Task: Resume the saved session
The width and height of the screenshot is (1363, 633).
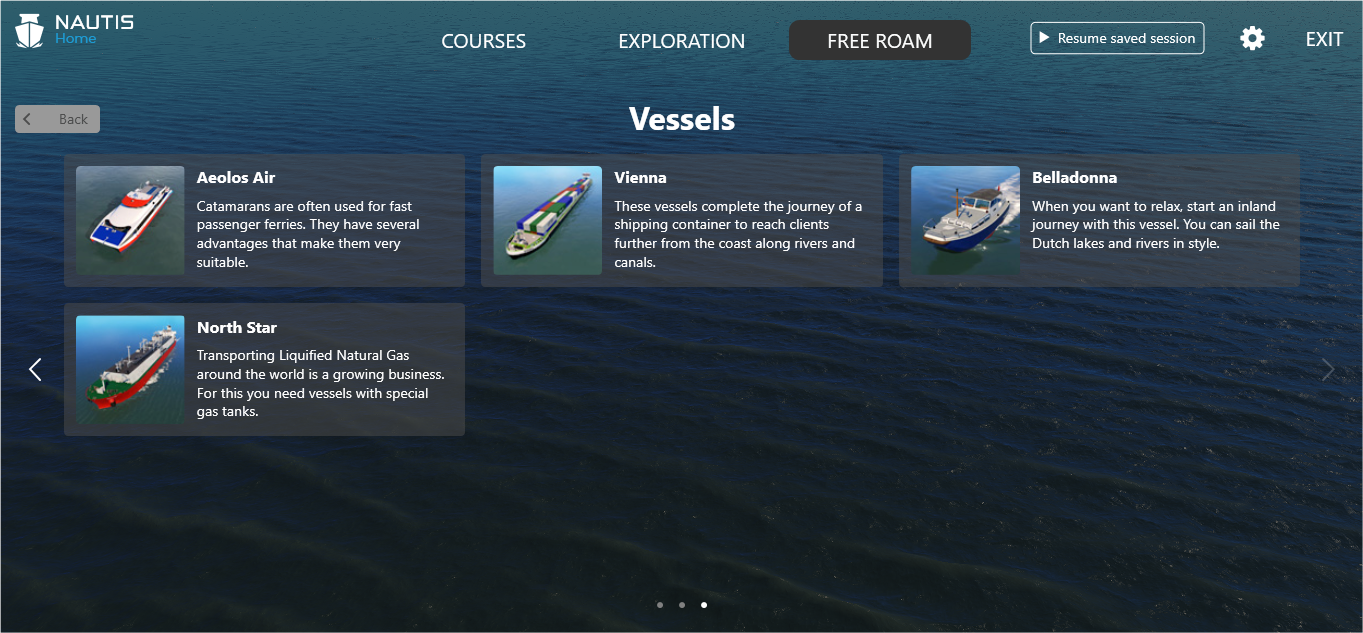Action: click(1117, 38)
